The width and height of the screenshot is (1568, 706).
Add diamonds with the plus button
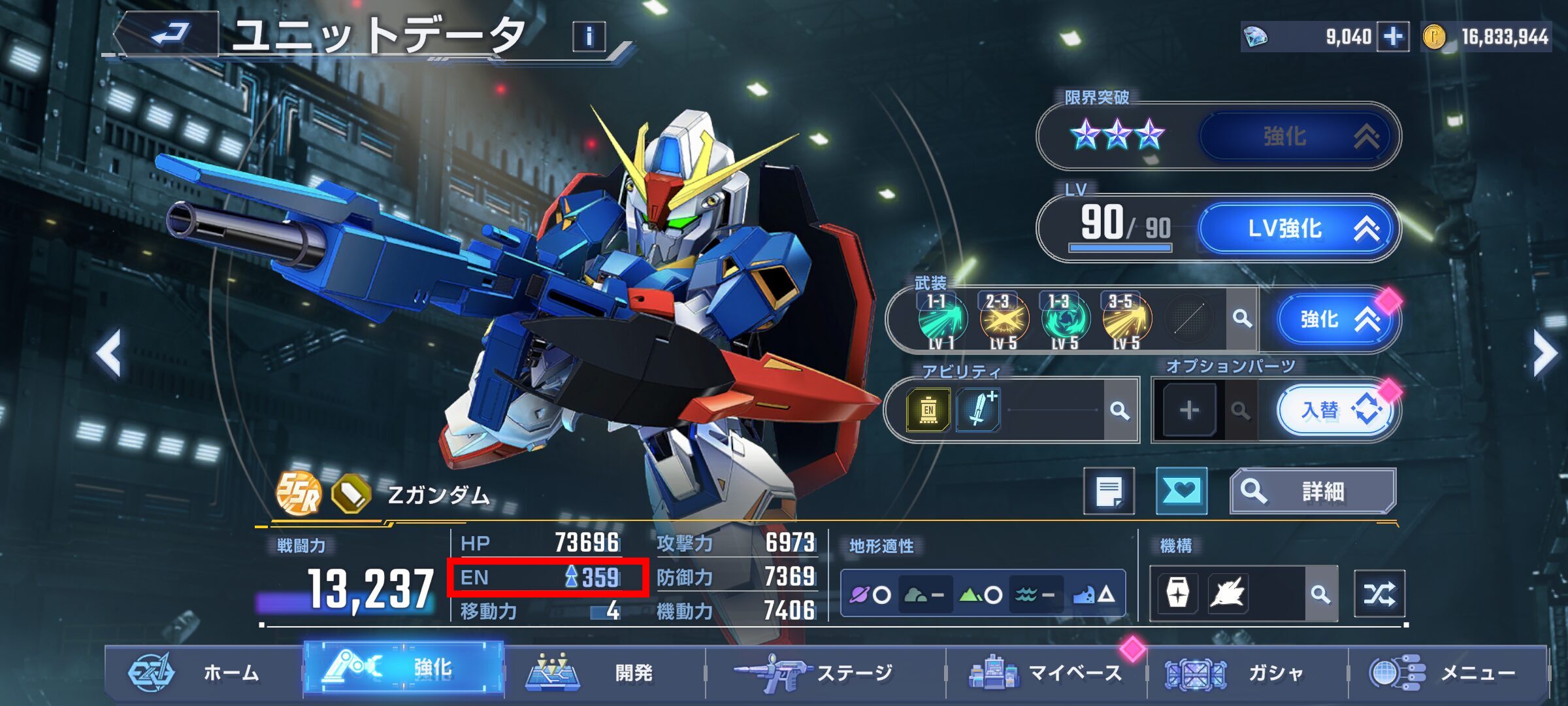(1392, 37)
